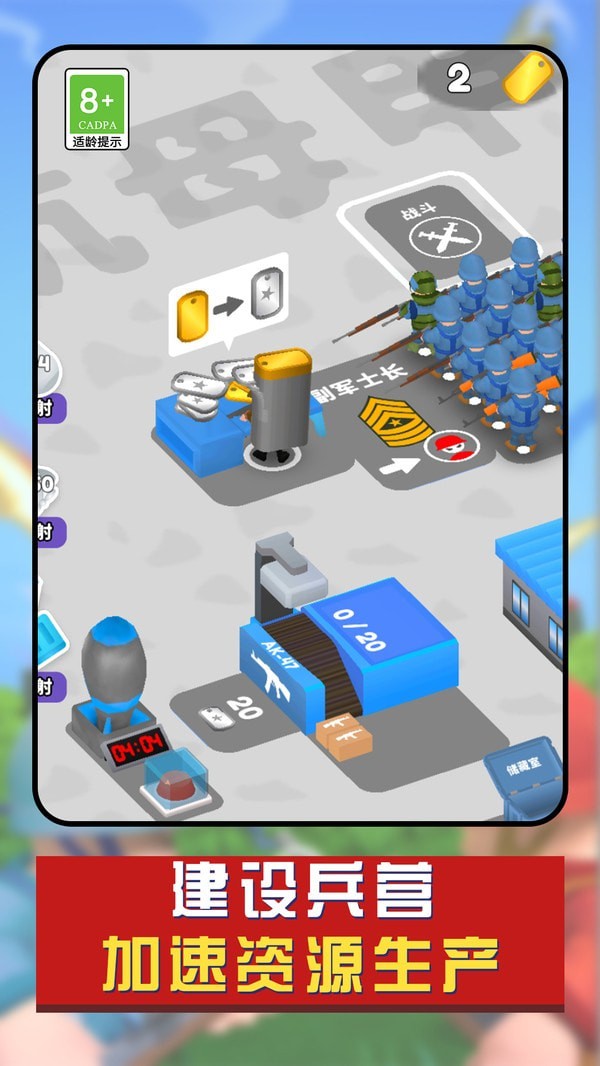The height and width of the screenshot is (1066, 600).
Task: Open the CADPA 8+ age rating notice
Action: coord(97,109)
